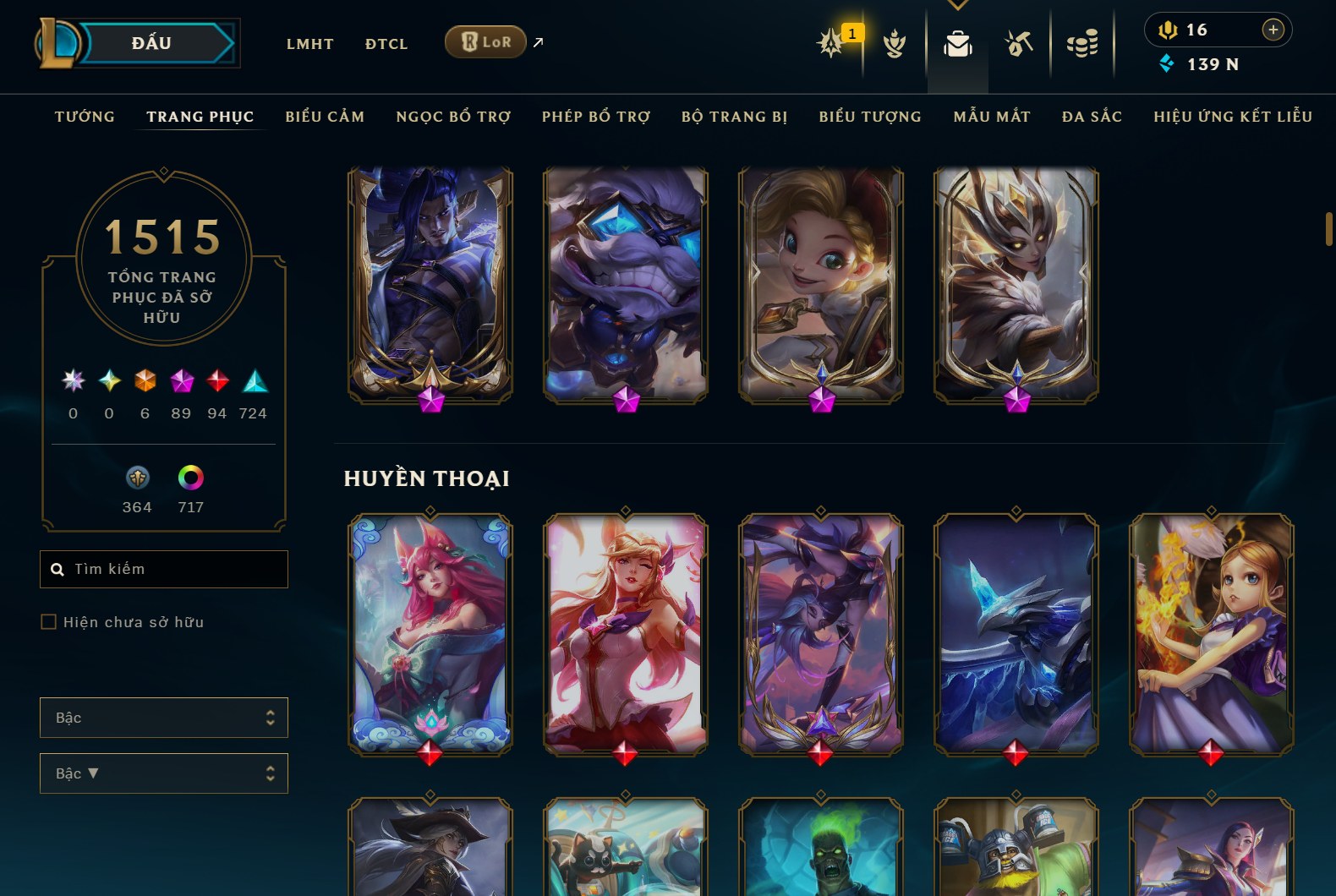1336x896 pixels.
Task: Select the chroma count wheel icon
Action: (x=191, y=478)
